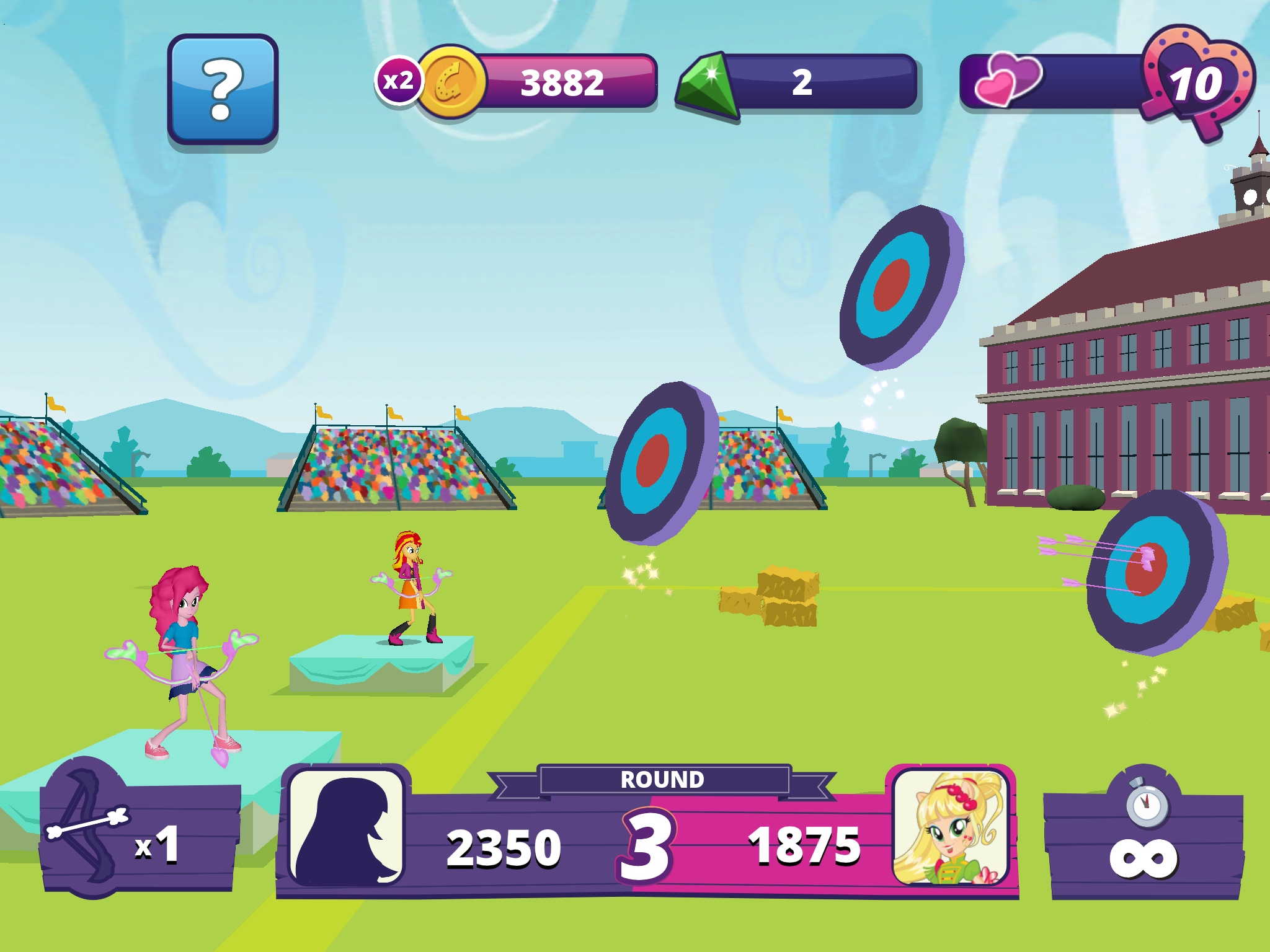Select the x2 coin multiplier badge
The width and height of the screenshot is (1270, 952).
[401, 81]
